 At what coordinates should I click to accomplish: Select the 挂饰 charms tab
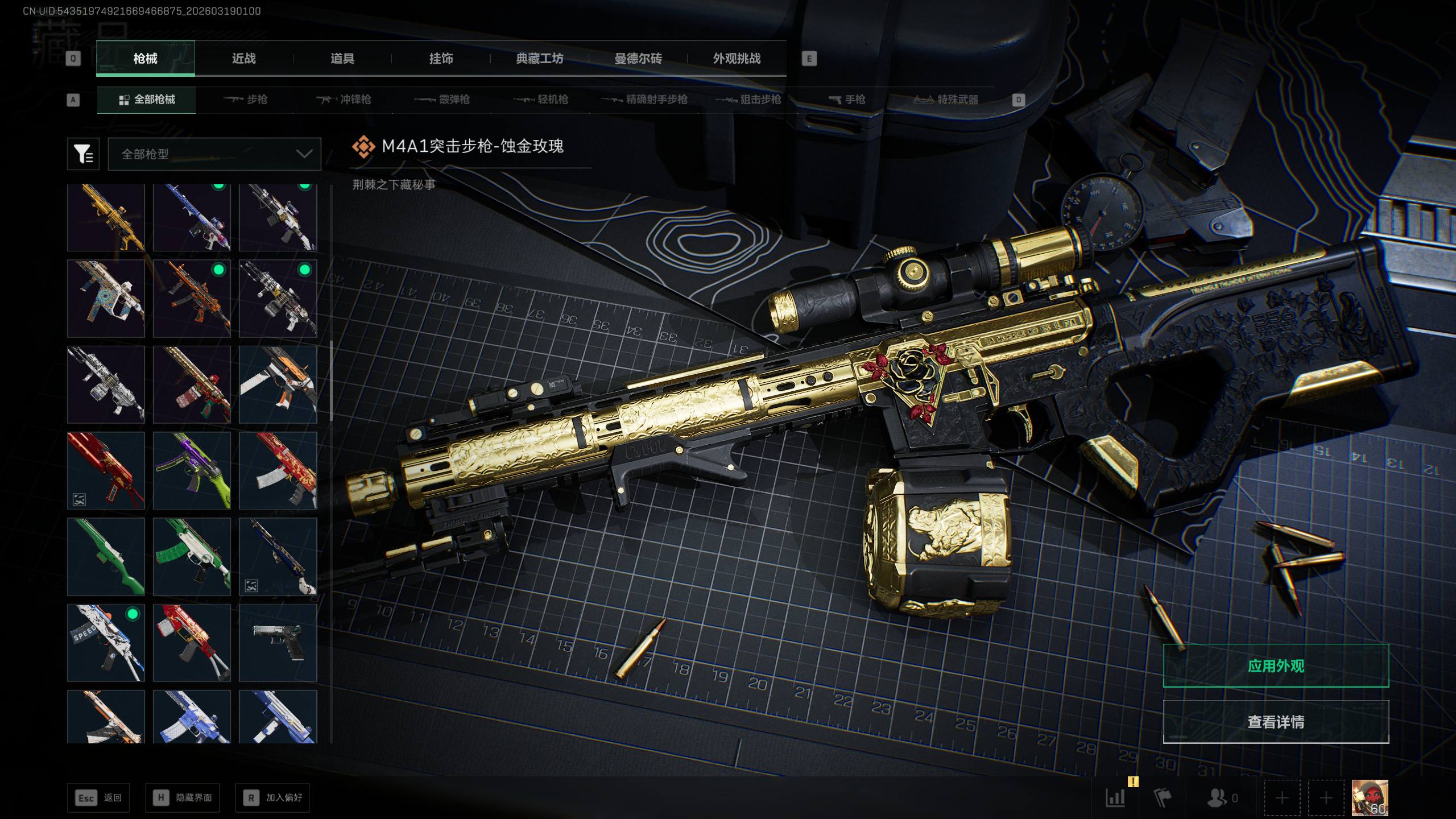(441, 59)
